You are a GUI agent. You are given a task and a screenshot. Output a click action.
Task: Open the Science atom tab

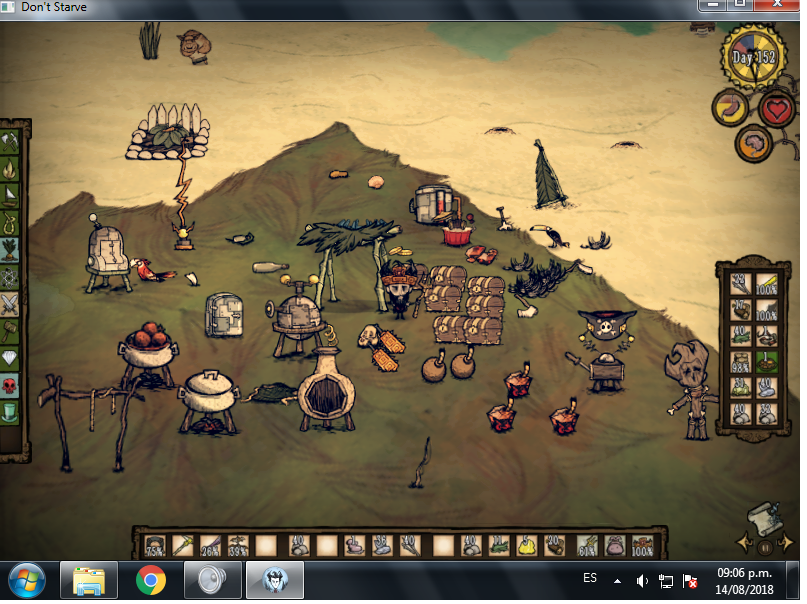[11, 277]
